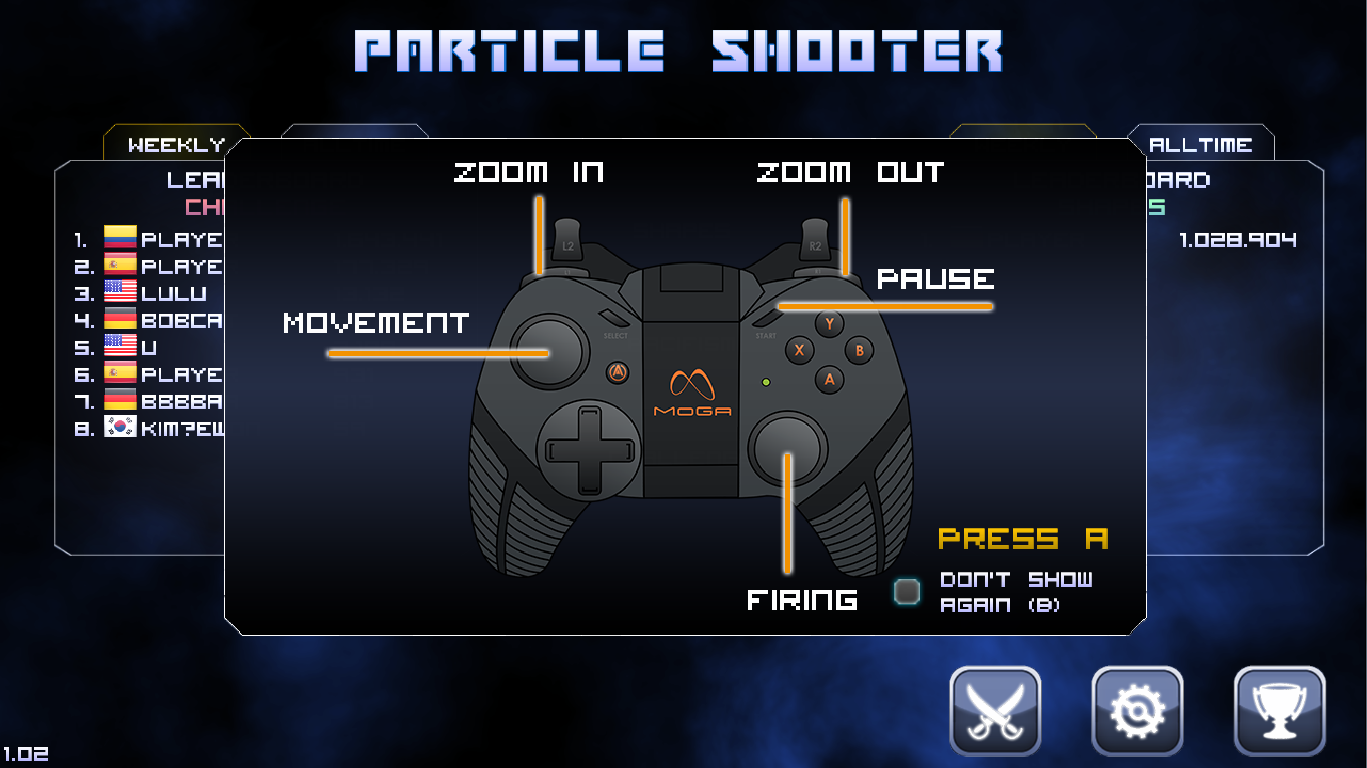Click the A button on the controller diagram
This screenshot has width=1367, height=768.
[x=829, y=378]
